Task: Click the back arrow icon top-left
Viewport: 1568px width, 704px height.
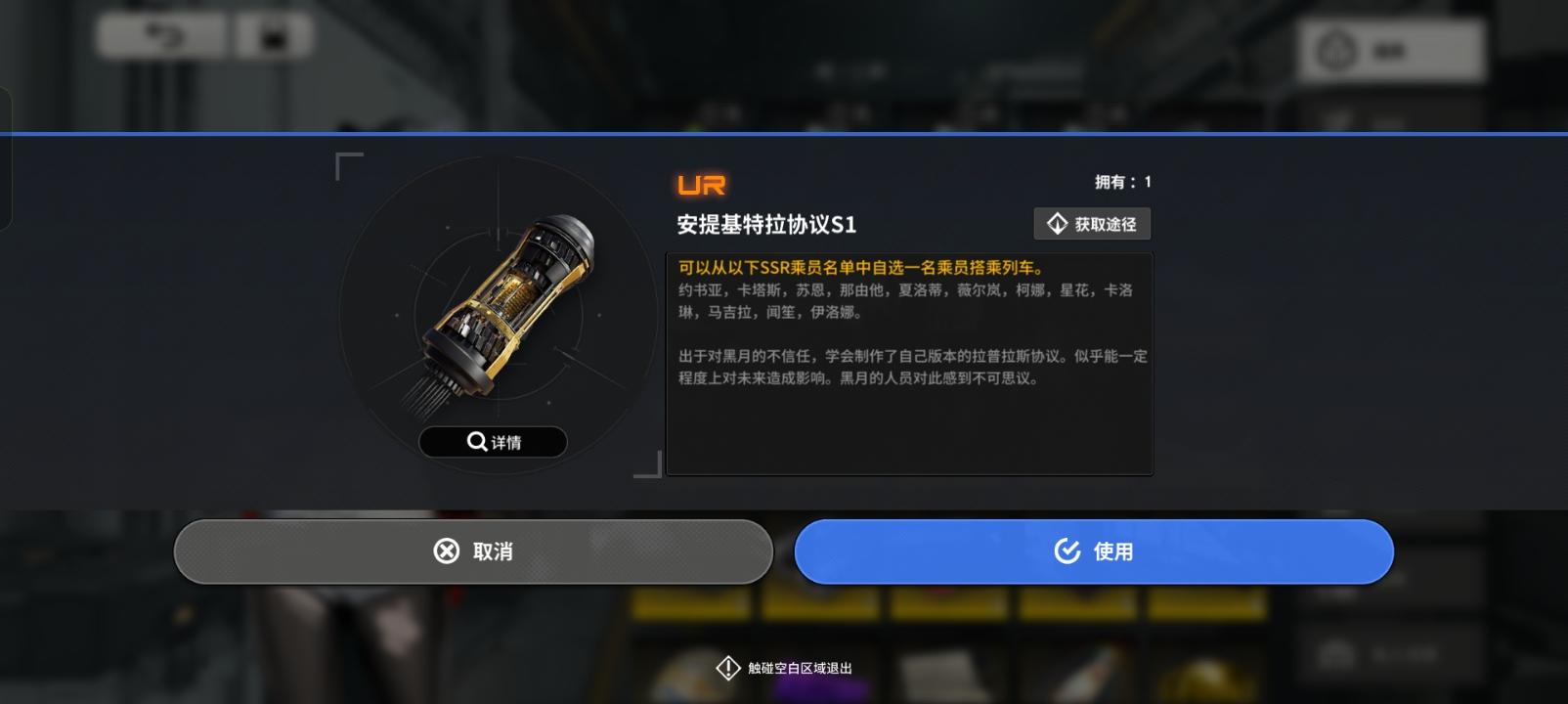Action: 166,37
